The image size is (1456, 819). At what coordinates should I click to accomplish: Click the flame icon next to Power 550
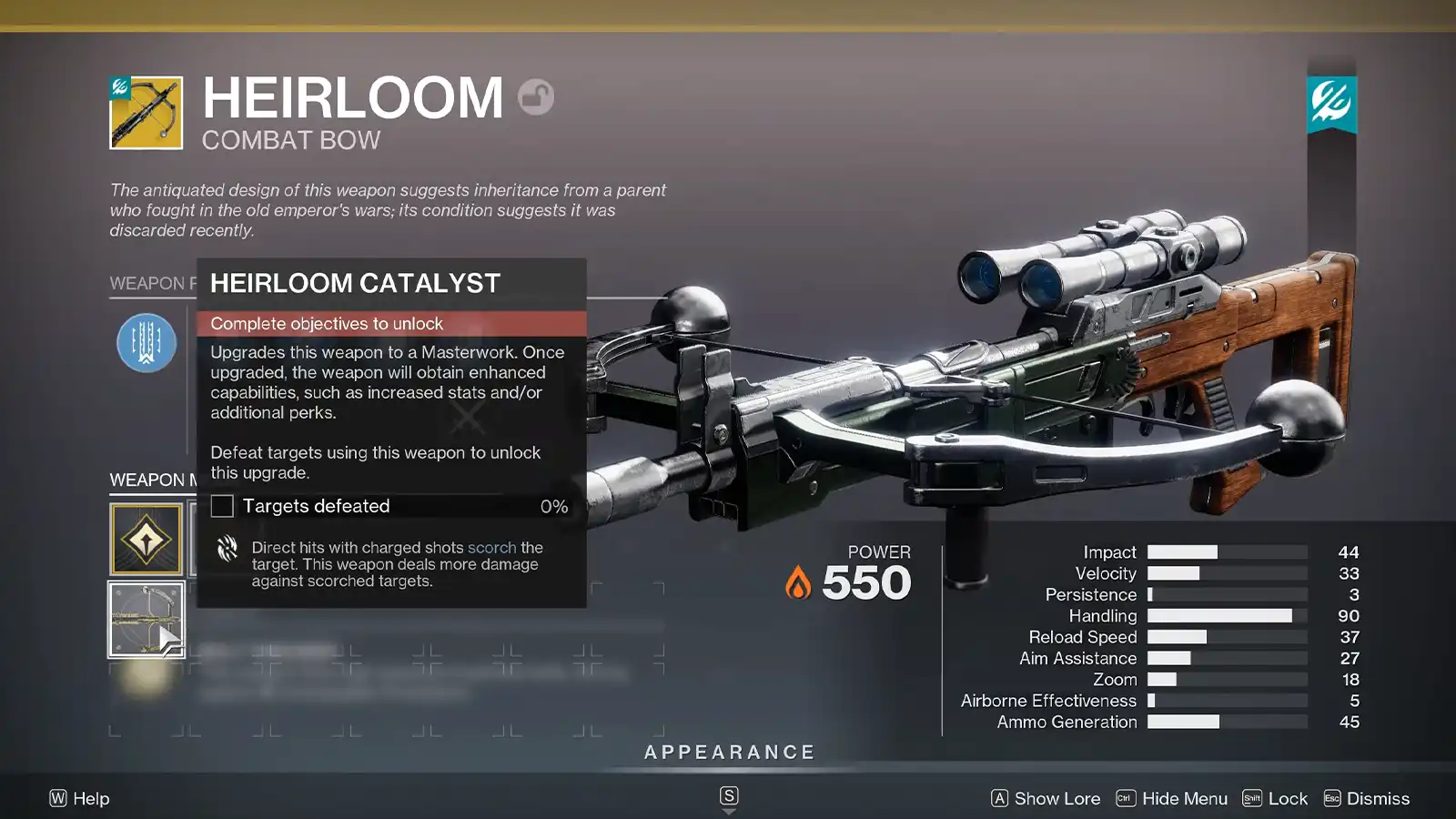point(796,582)
